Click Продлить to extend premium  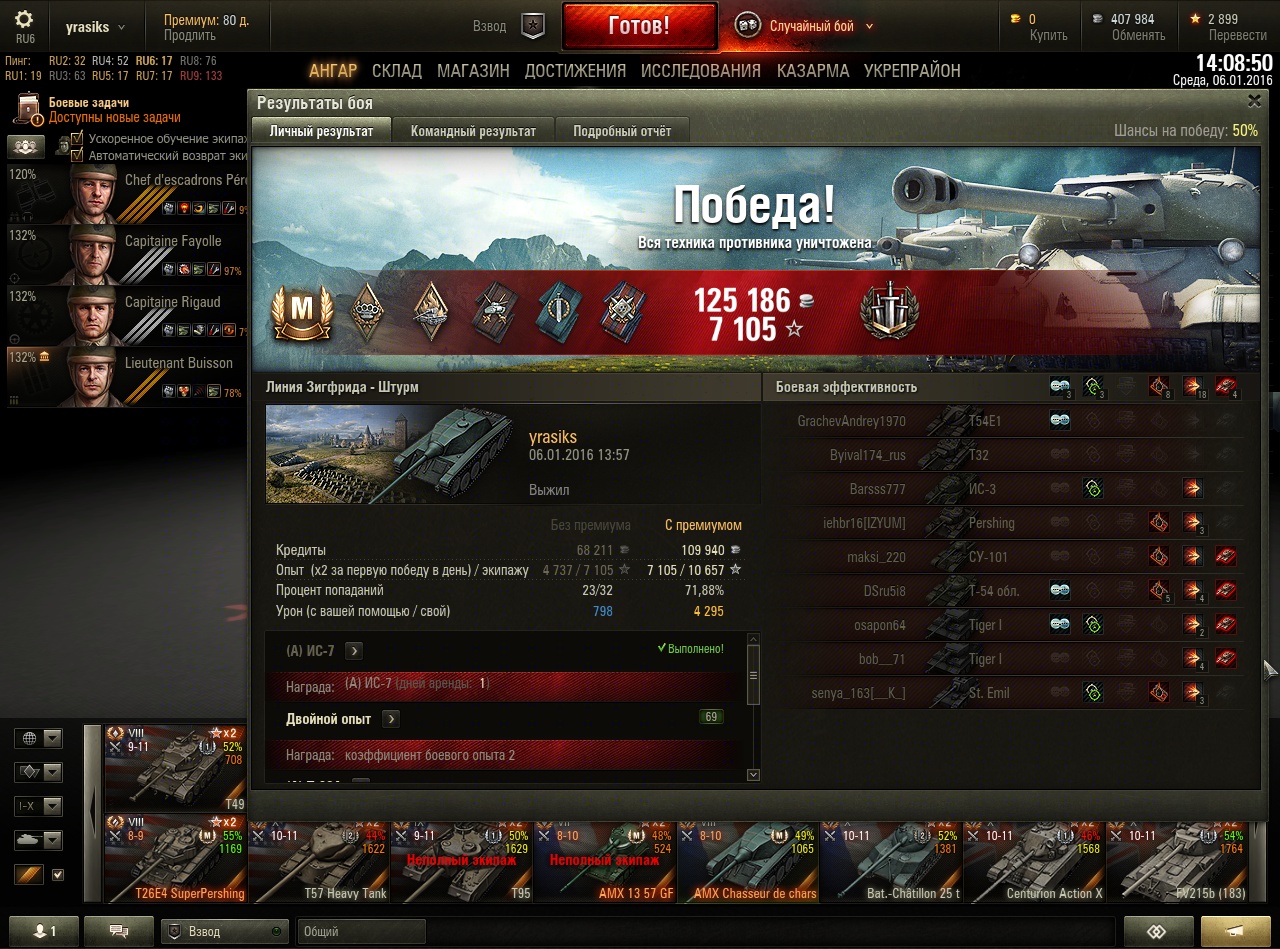[190, 36]
